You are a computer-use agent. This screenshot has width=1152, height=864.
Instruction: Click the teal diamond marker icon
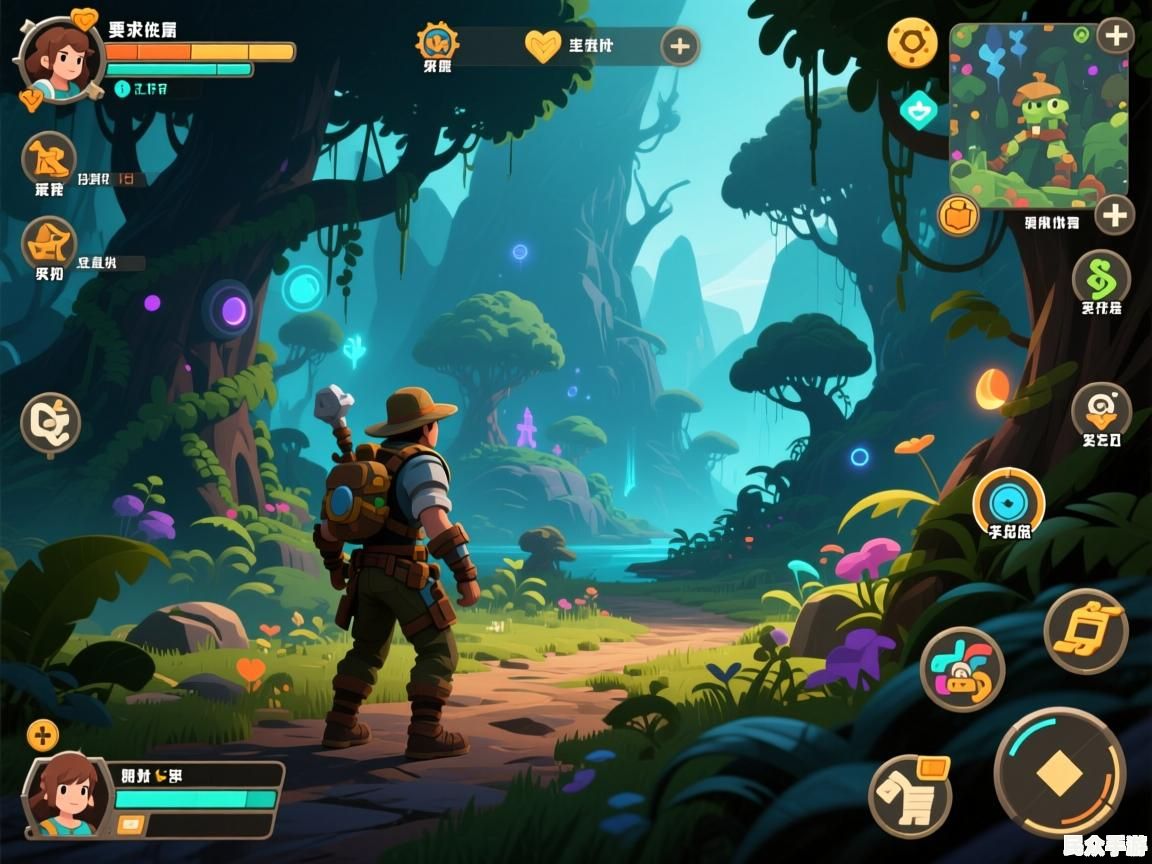click(x=918, y=110)
